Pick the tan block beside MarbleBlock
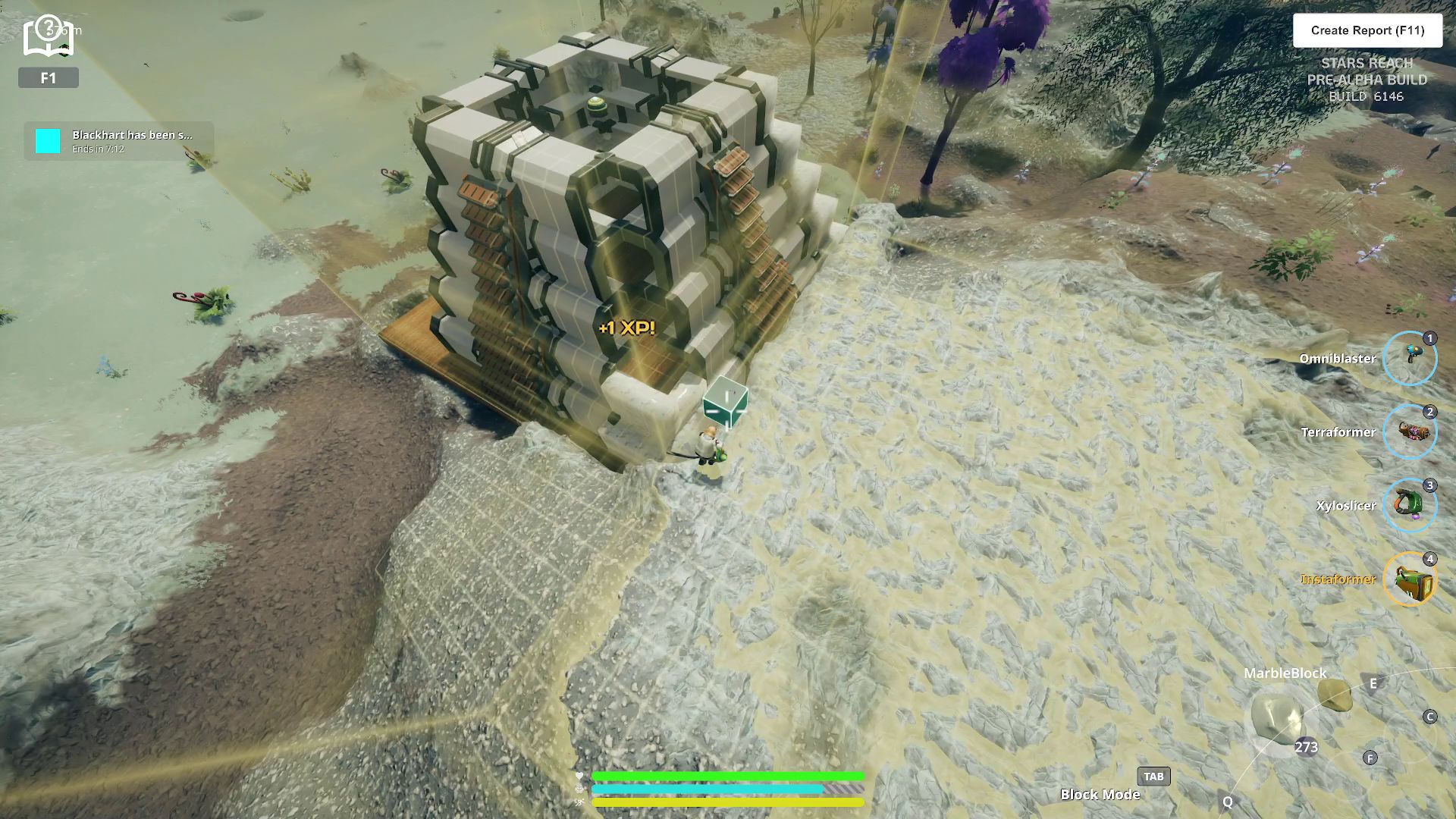 [x=1334, y=694]
